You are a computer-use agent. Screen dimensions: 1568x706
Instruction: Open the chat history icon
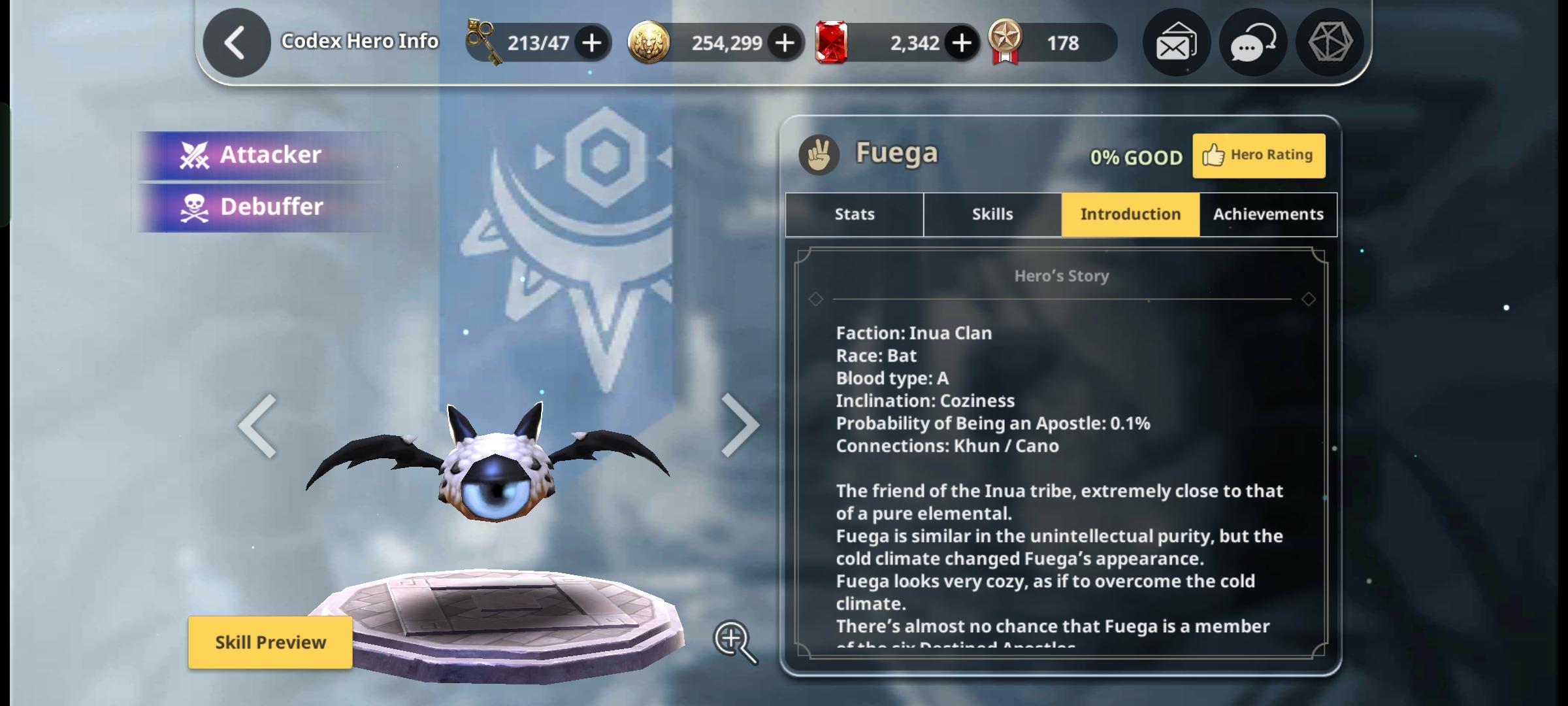pyautogui.click(x=1251, y=42)
